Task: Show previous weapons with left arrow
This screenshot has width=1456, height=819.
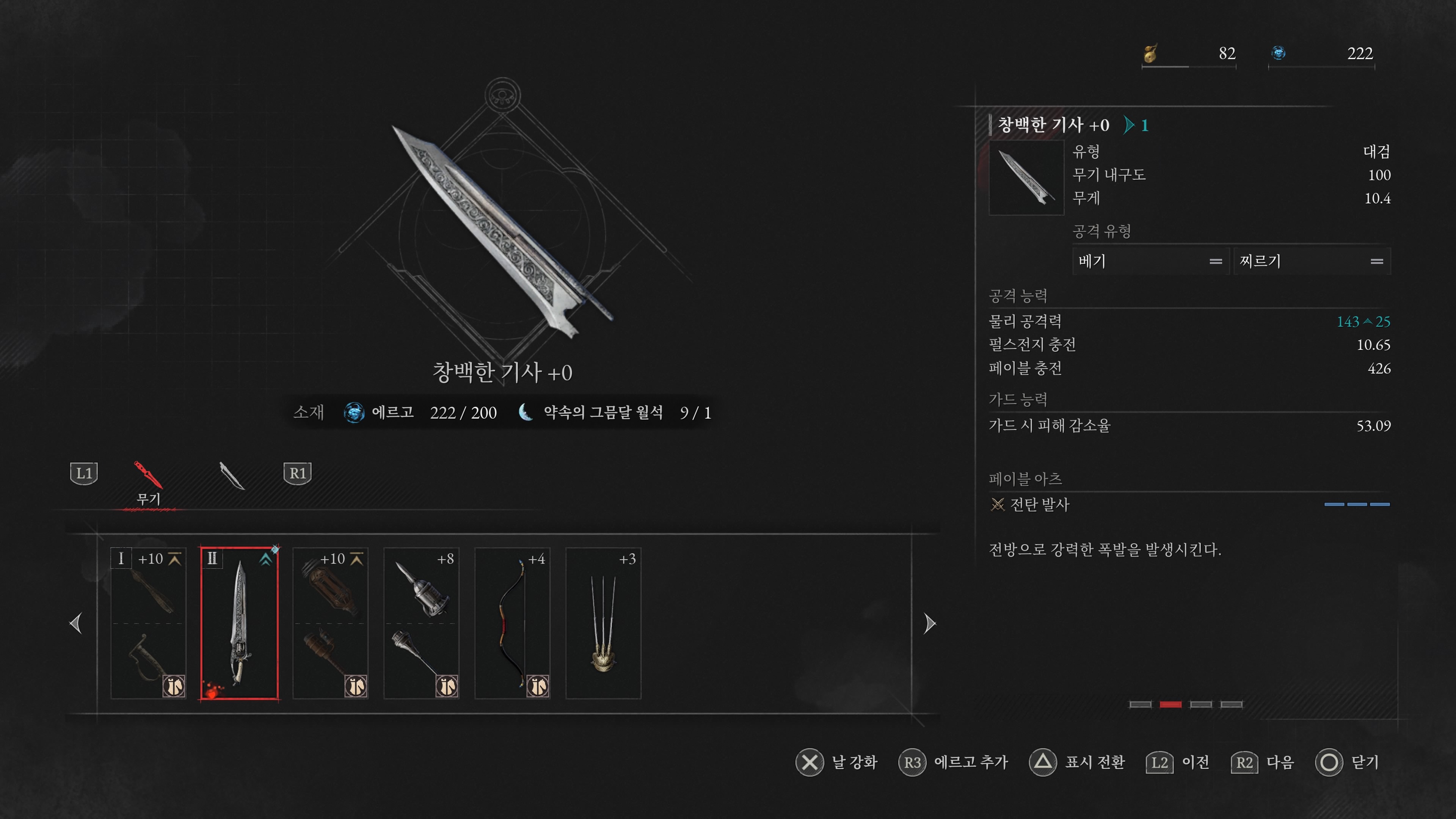Action: click(x=76, y=623)
